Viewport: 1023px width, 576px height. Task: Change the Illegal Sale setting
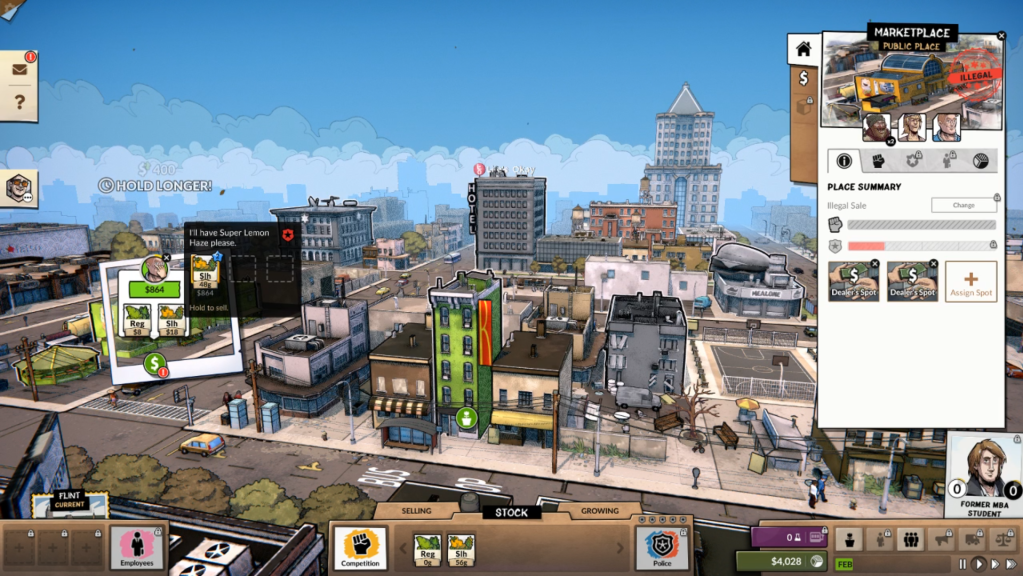(963, 205)
